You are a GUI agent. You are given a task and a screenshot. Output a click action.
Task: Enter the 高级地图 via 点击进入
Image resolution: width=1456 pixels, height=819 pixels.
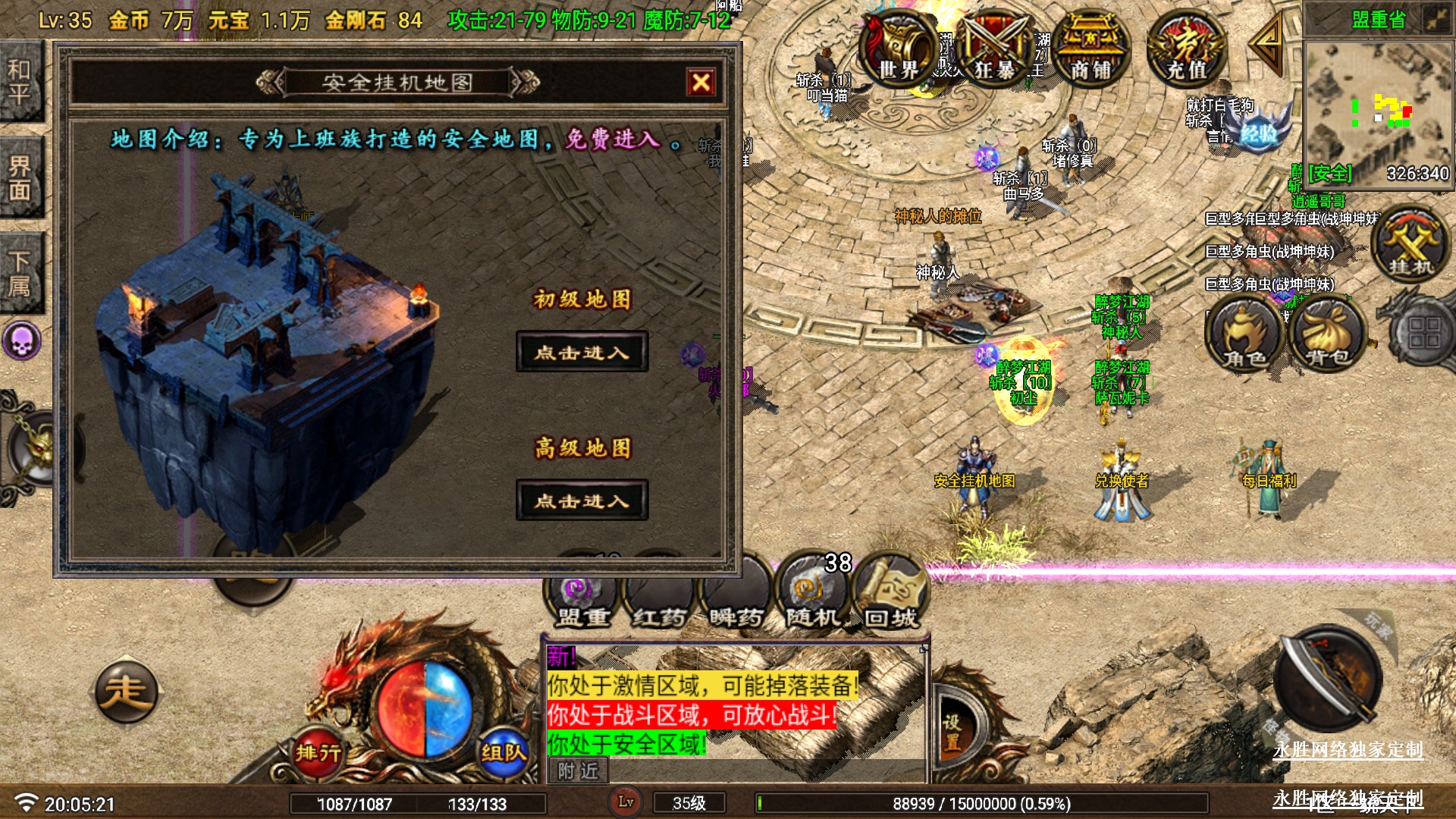tap(582, 500)
